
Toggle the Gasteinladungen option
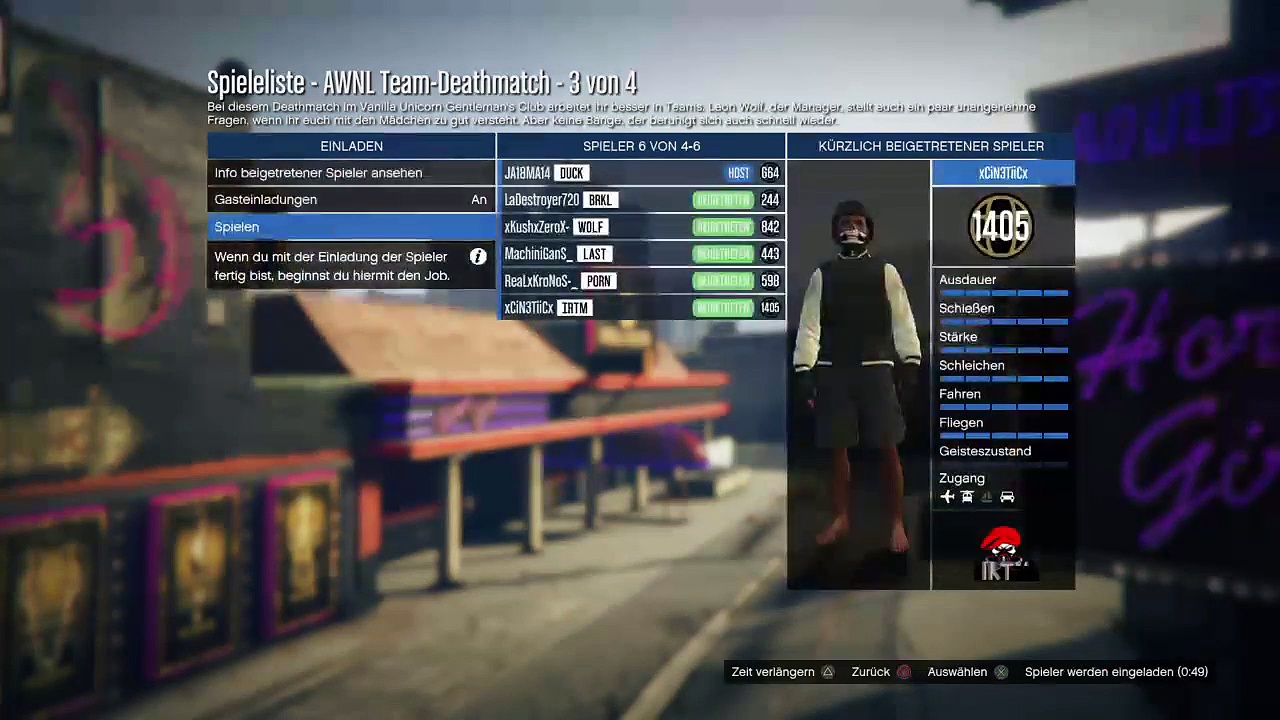[350, 200]
